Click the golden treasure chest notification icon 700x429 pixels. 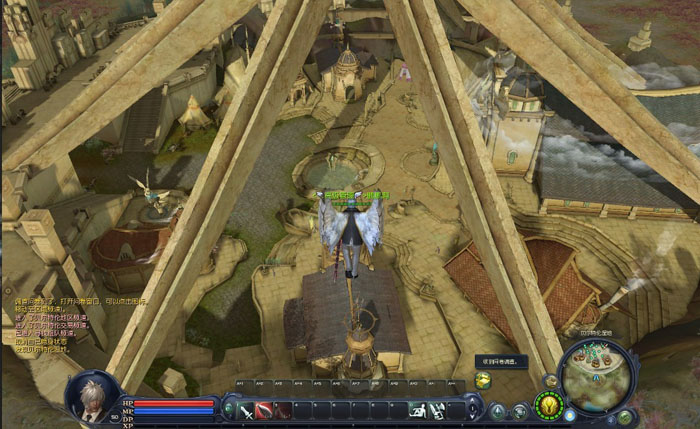pos(483,380)
